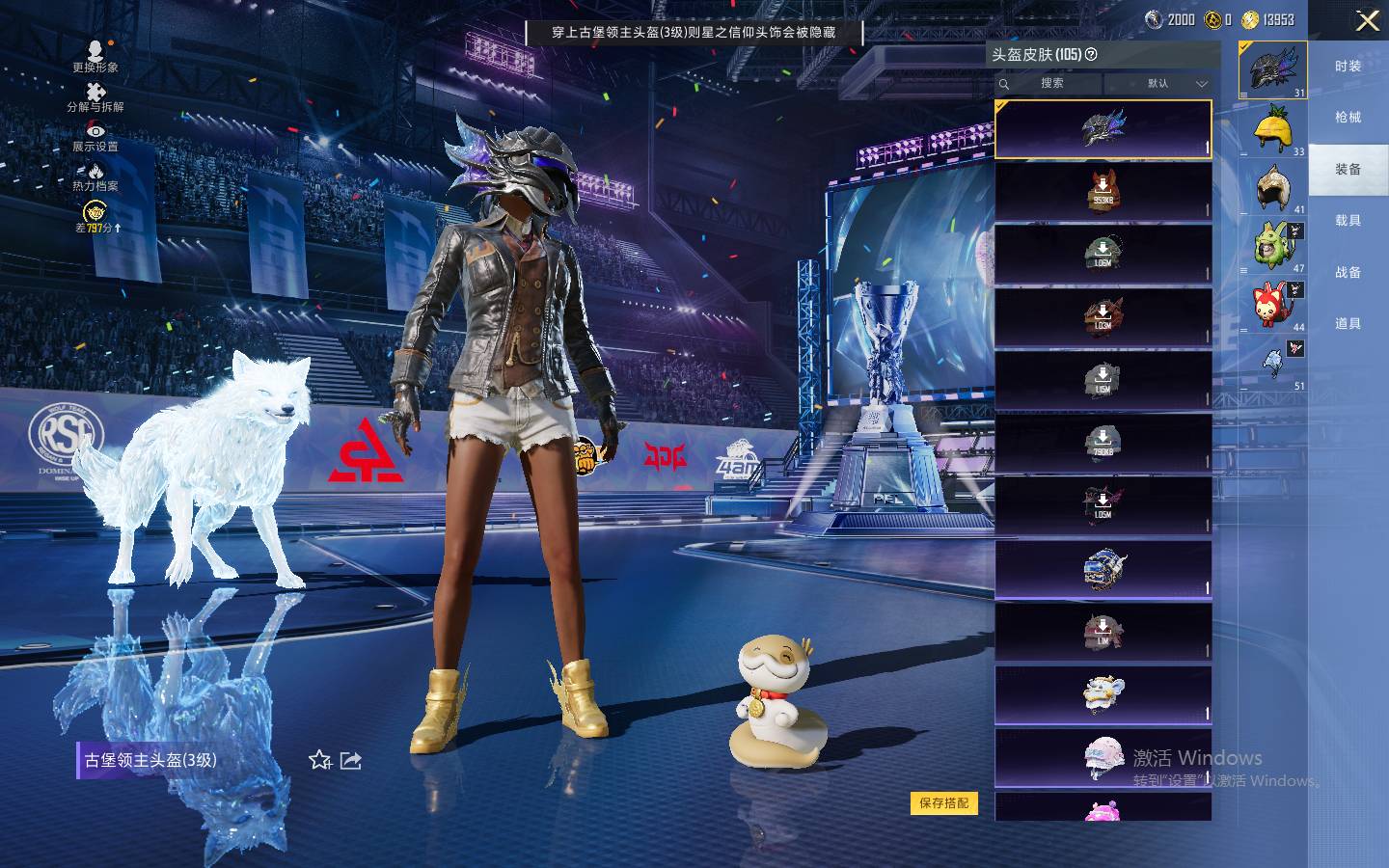
Task: Open help question mark beside 头盔皮肤
Action: coord(1091,55)
